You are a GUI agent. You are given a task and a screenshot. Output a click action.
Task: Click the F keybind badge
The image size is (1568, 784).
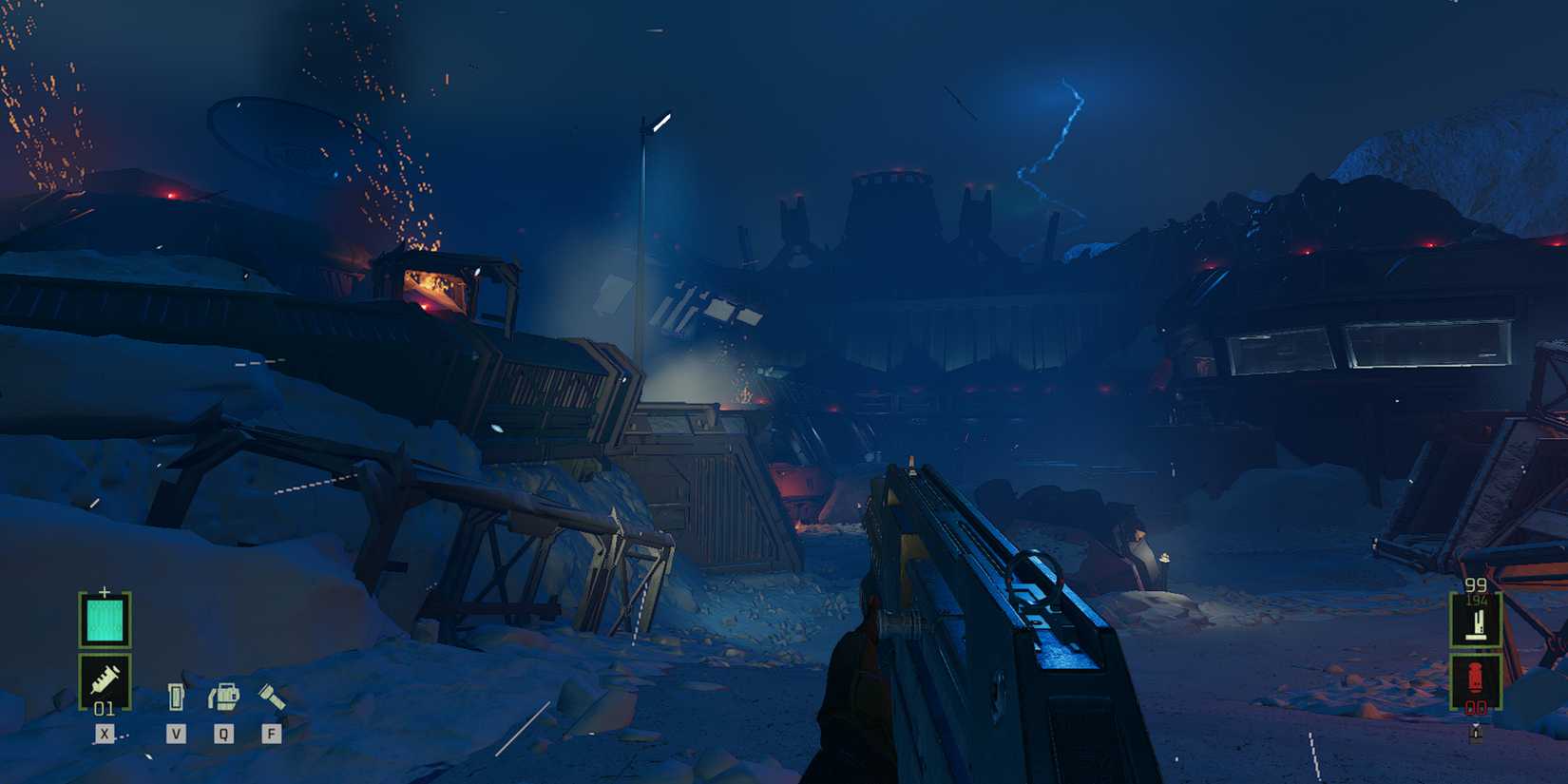pos(273,733)
